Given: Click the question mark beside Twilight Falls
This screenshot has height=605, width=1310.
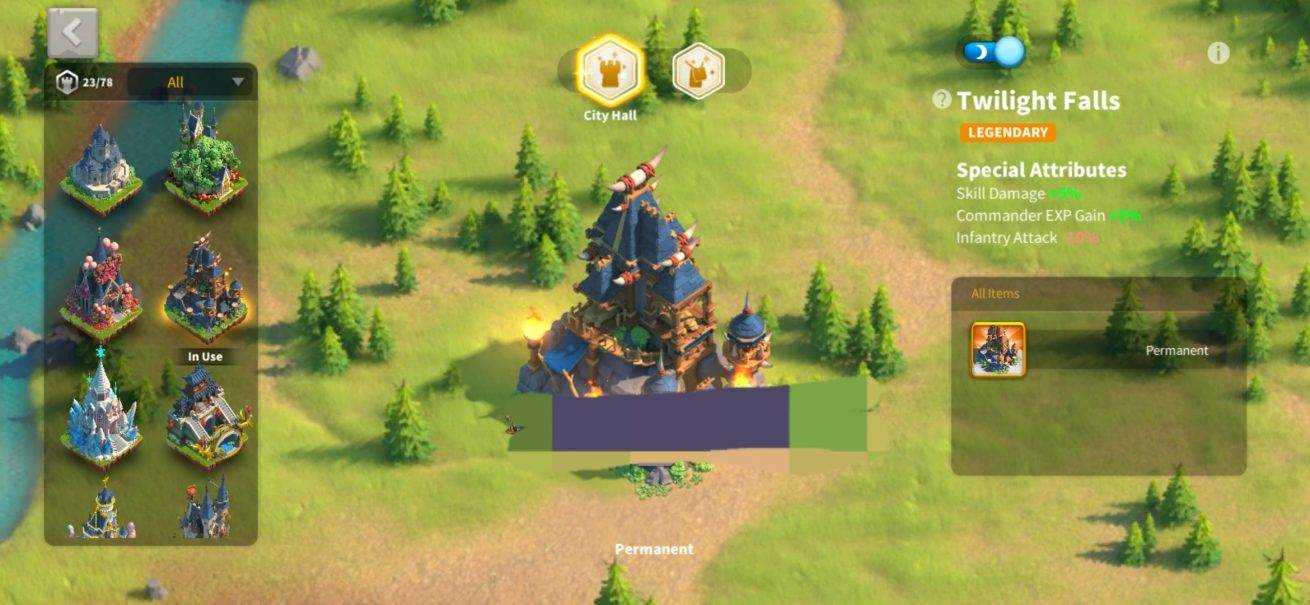Looking at the screenshot, I should pos(941,100).
